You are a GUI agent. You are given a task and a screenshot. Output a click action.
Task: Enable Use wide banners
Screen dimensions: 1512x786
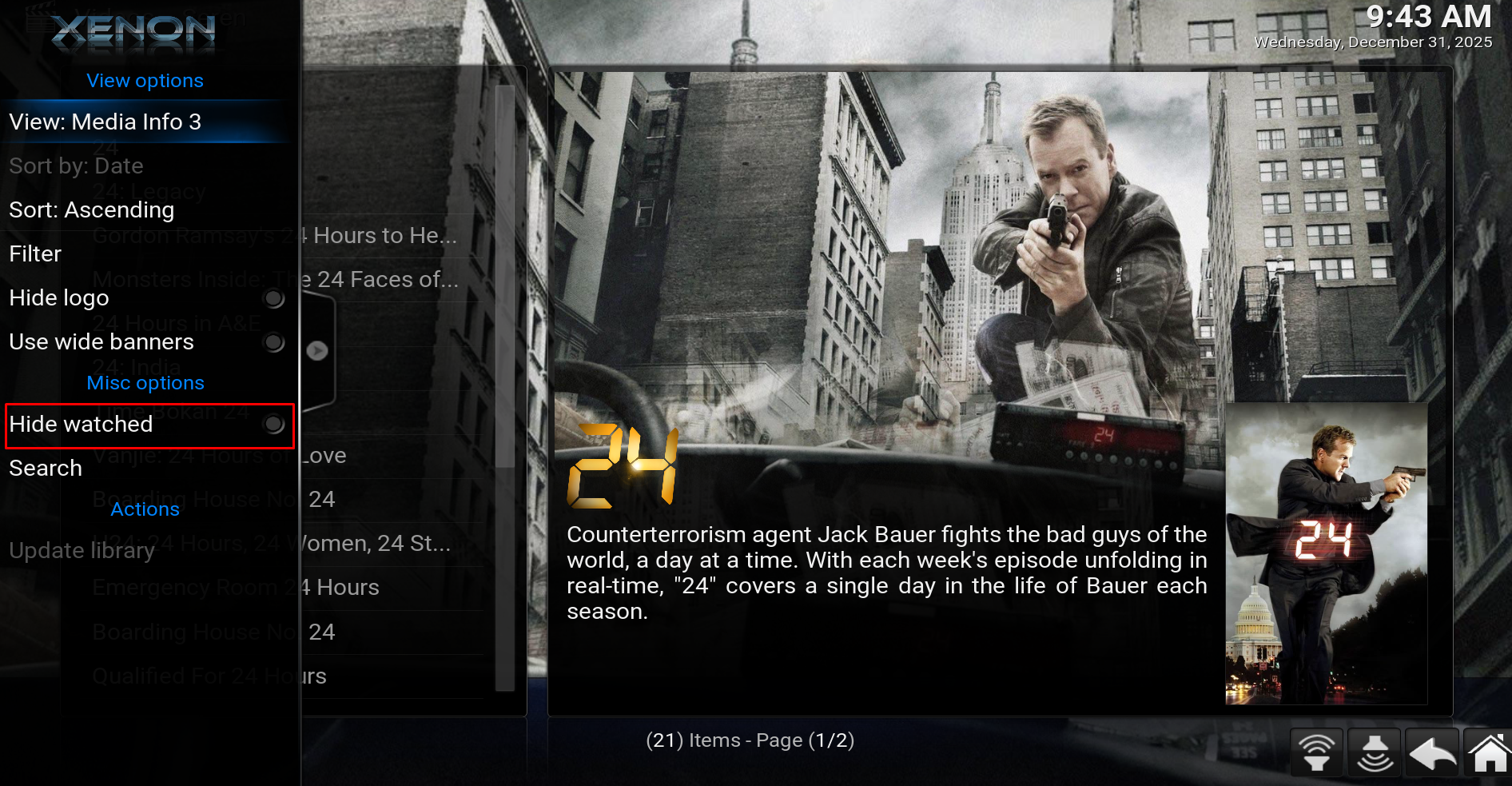(273, 342)
